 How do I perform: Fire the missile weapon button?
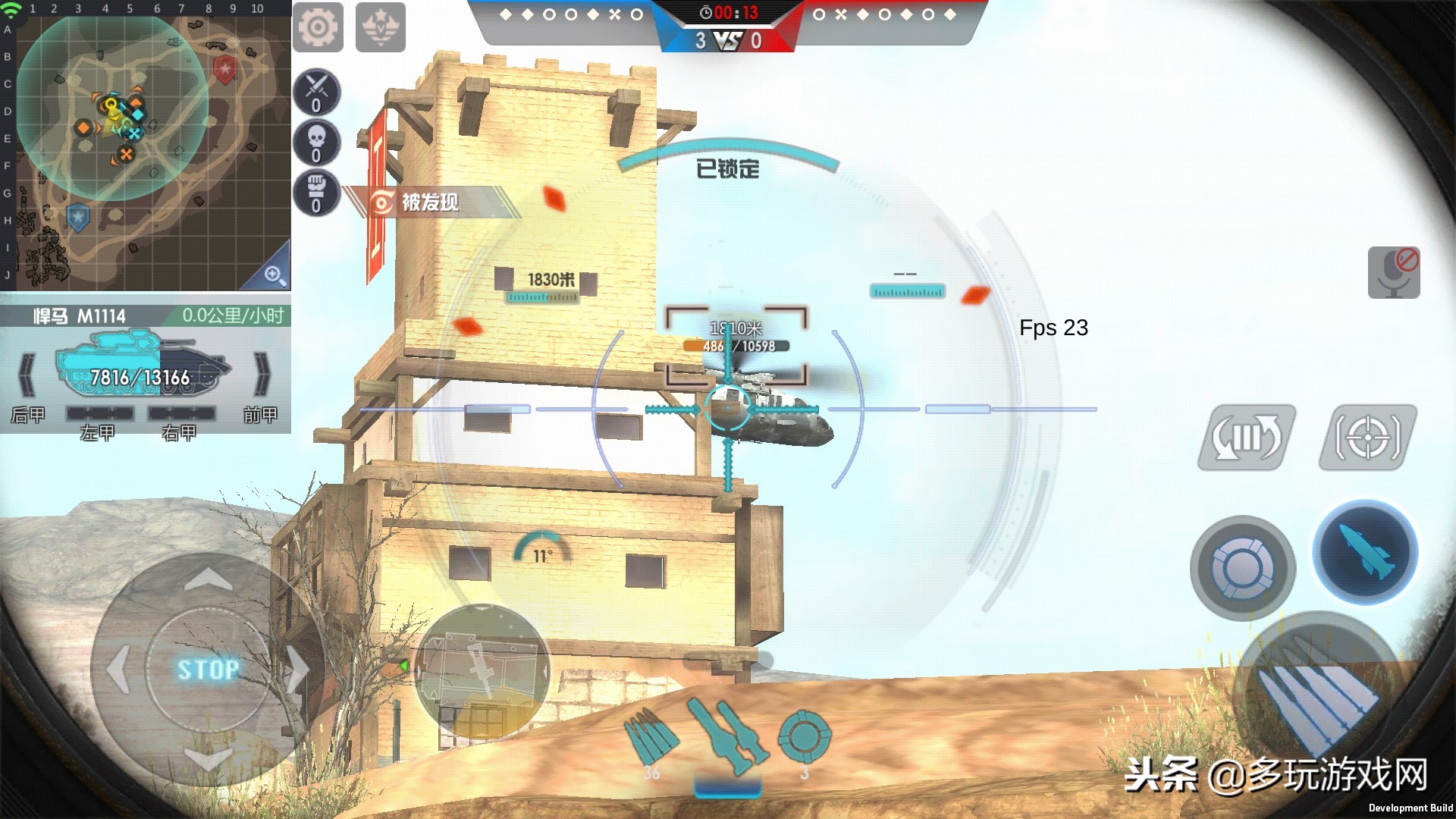(x=1365, y=552)
